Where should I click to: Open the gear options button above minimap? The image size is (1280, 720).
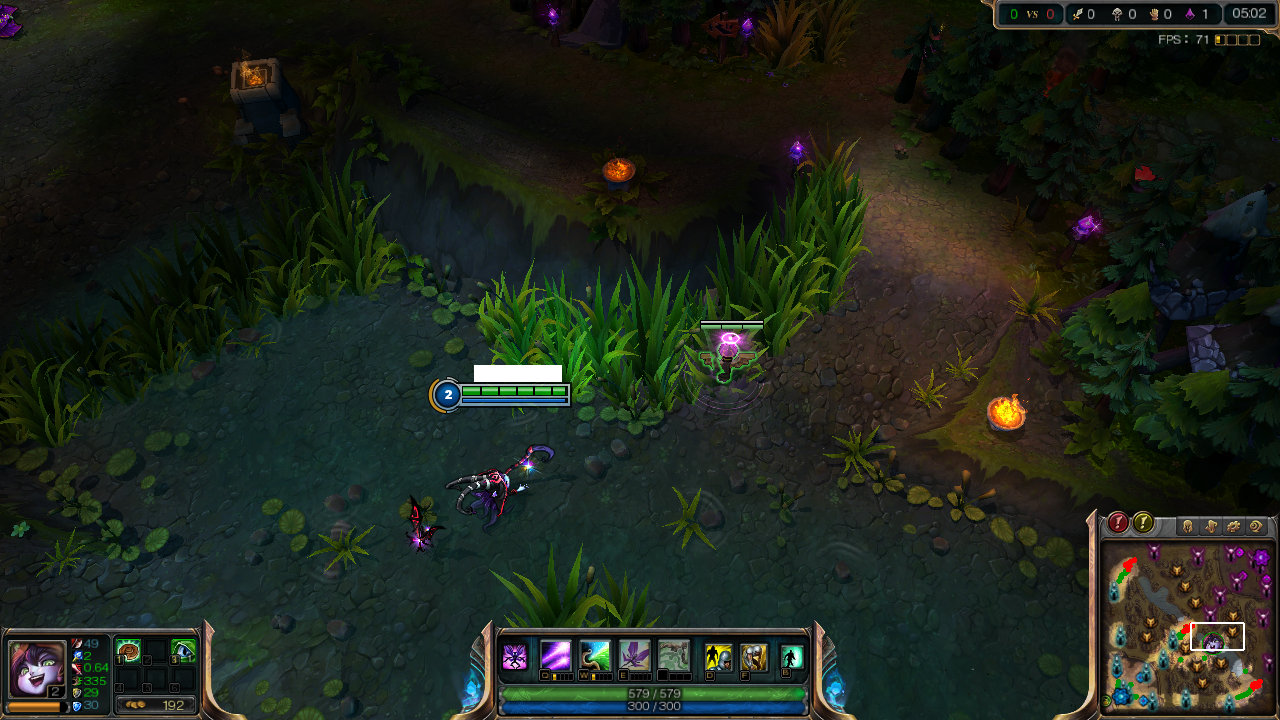coord(1233,526)
